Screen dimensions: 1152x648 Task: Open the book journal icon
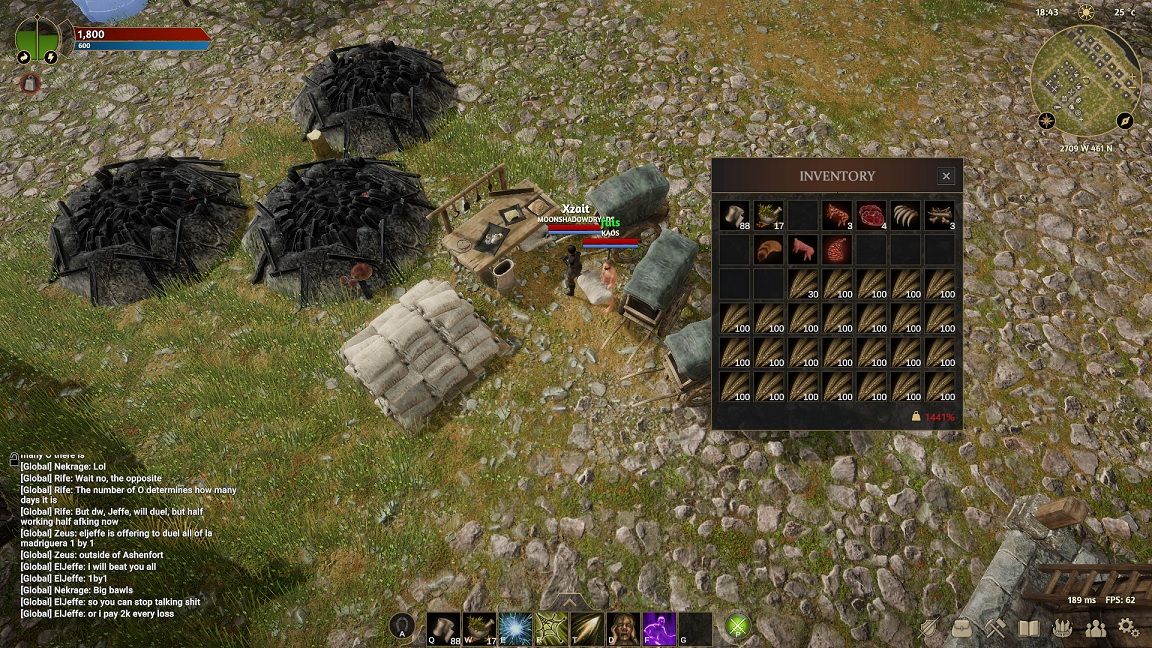1028,628
